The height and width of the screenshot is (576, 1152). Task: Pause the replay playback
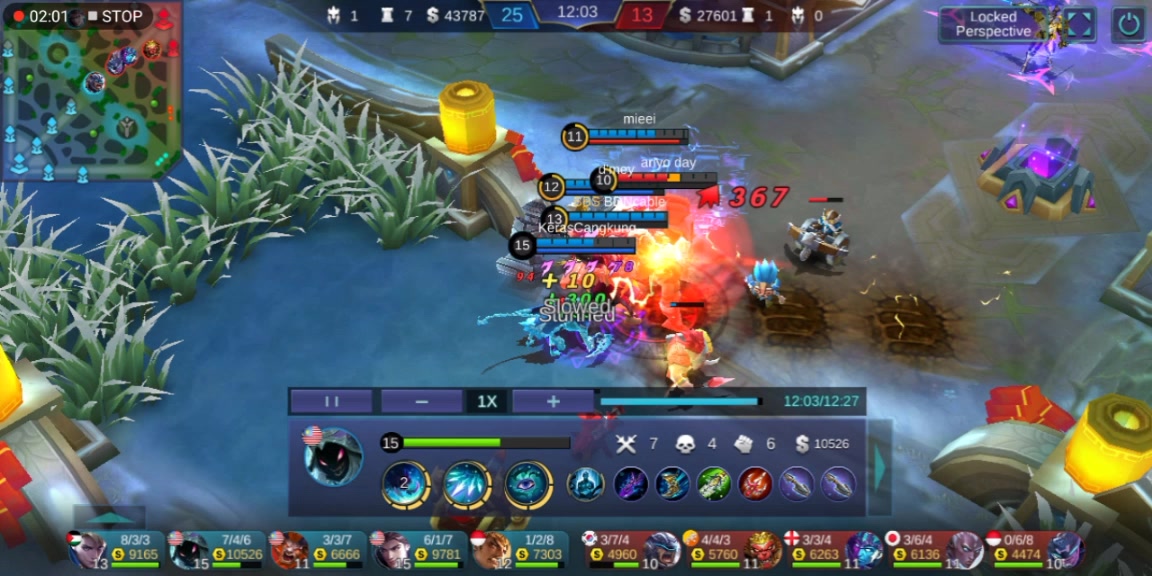coord(331,401)
